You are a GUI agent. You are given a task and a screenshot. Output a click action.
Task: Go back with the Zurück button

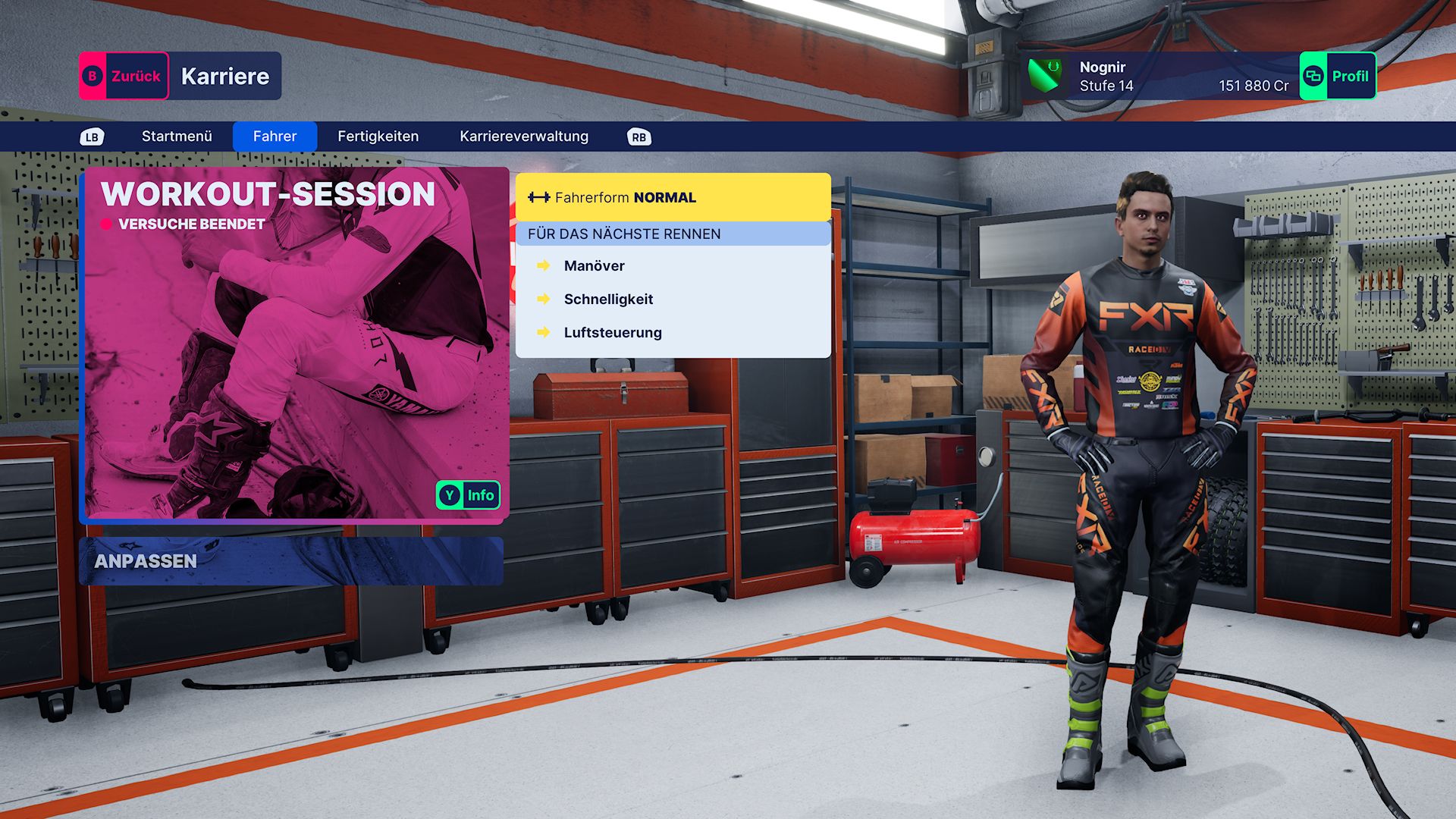(124, 76)
